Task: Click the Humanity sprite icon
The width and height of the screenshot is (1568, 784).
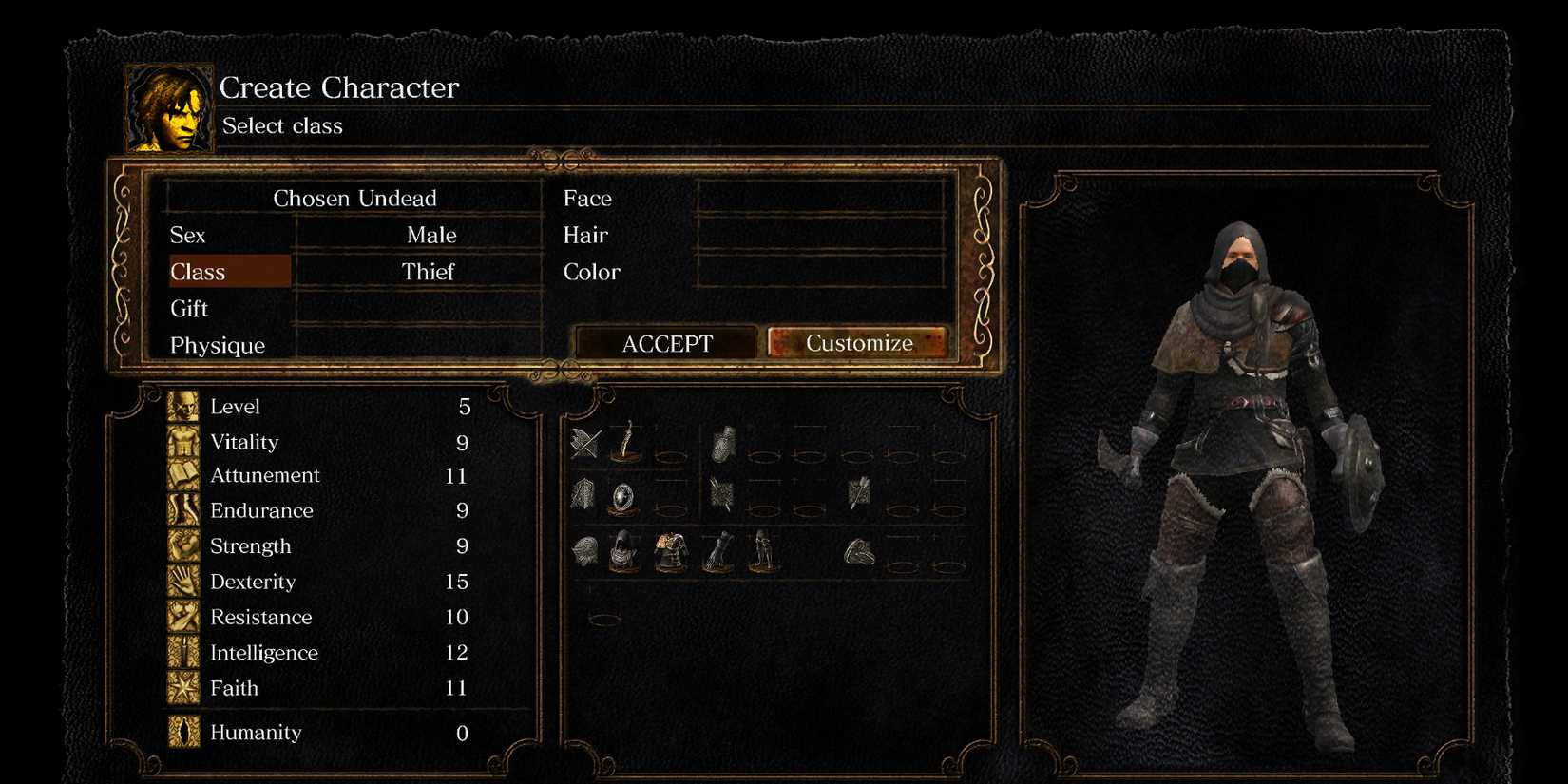Action: click(x=182, y=733)
